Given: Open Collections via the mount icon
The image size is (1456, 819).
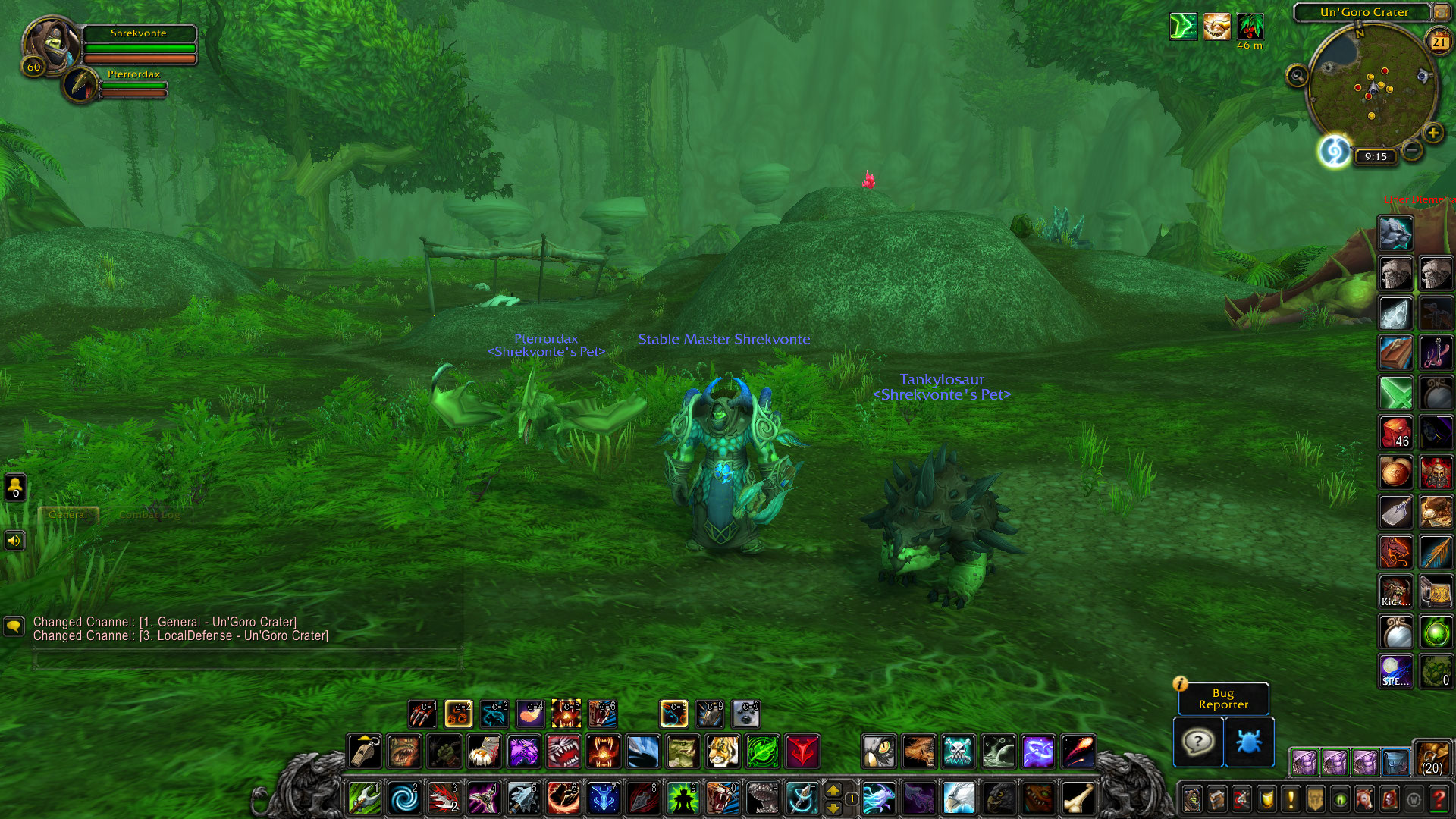Looking at the screenshot, I should (1365, 799).
